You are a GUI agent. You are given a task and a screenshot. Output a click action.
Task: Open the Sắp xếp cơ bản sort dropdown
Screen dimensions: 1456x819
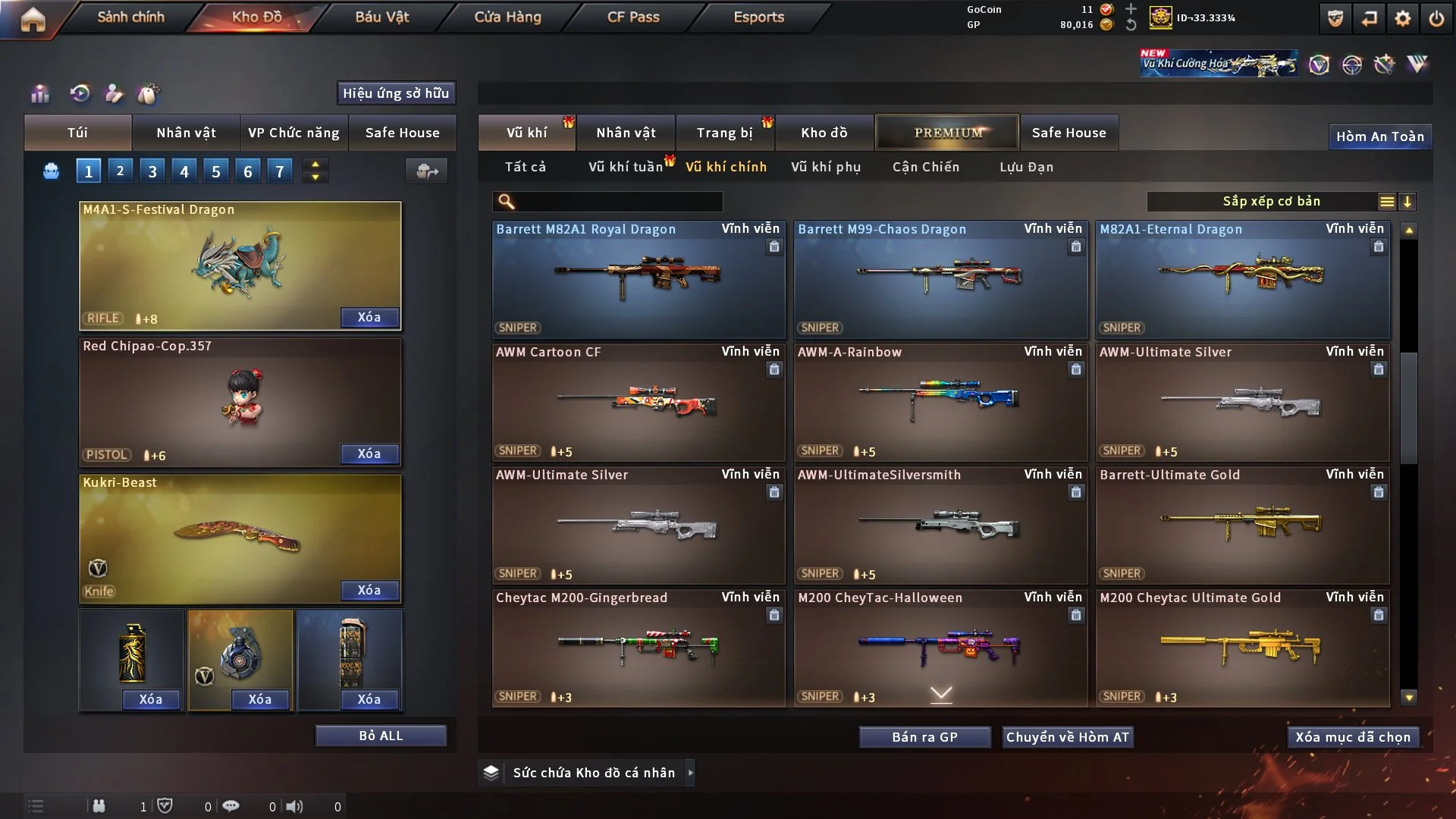click(x=1271, y=202)
